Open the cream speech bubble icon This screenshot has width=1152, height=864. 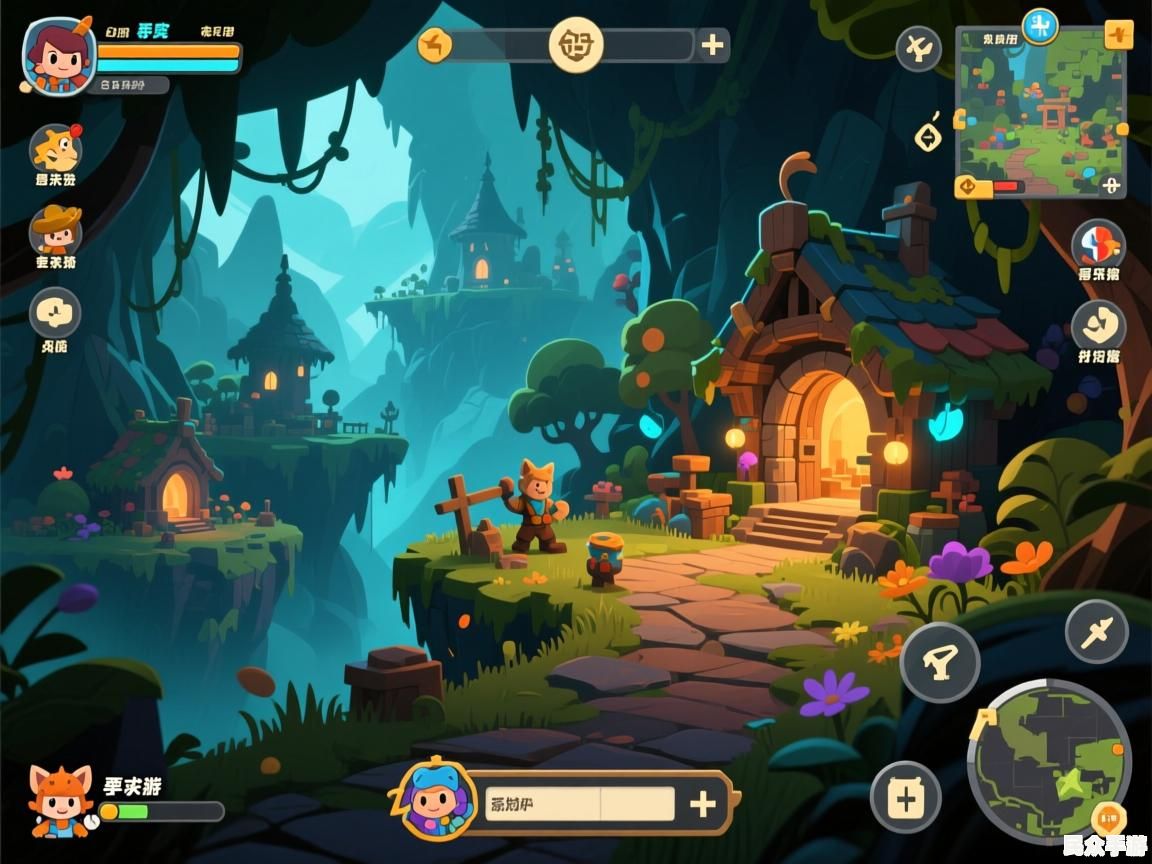(x=55, y=312)
